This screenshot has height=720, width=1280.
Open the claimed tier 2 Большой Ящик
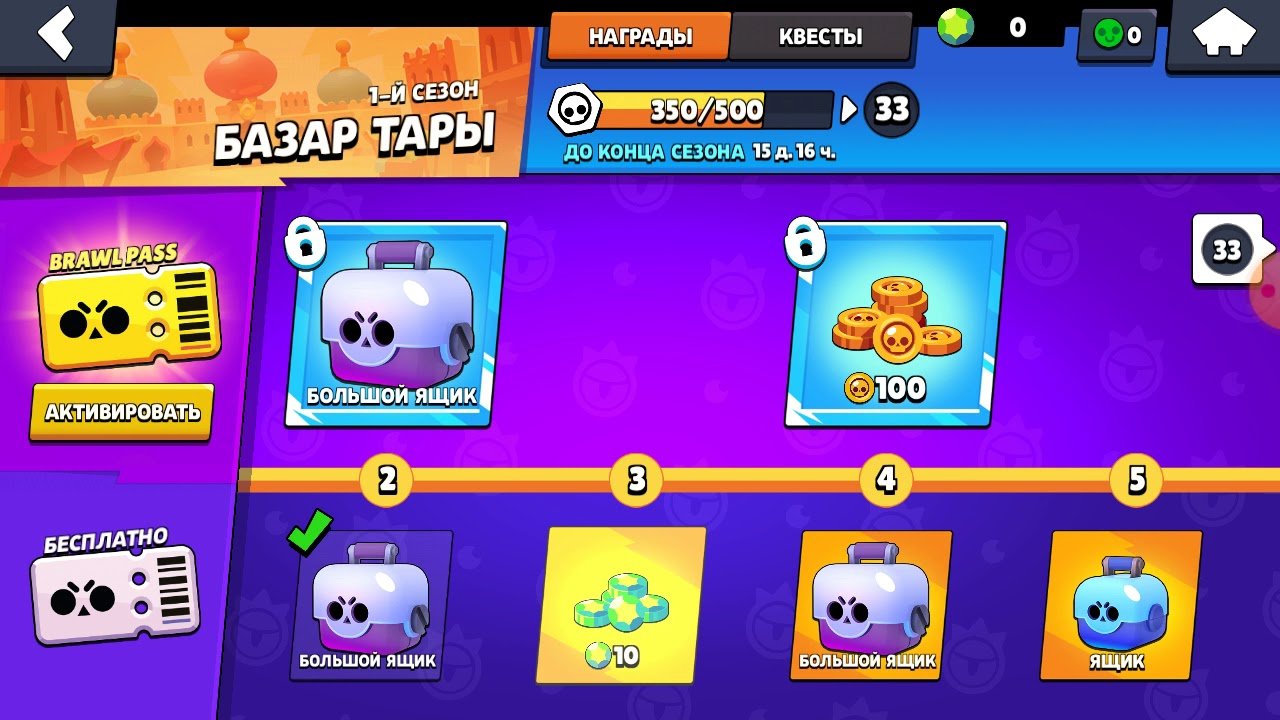[x=371, y=605]
